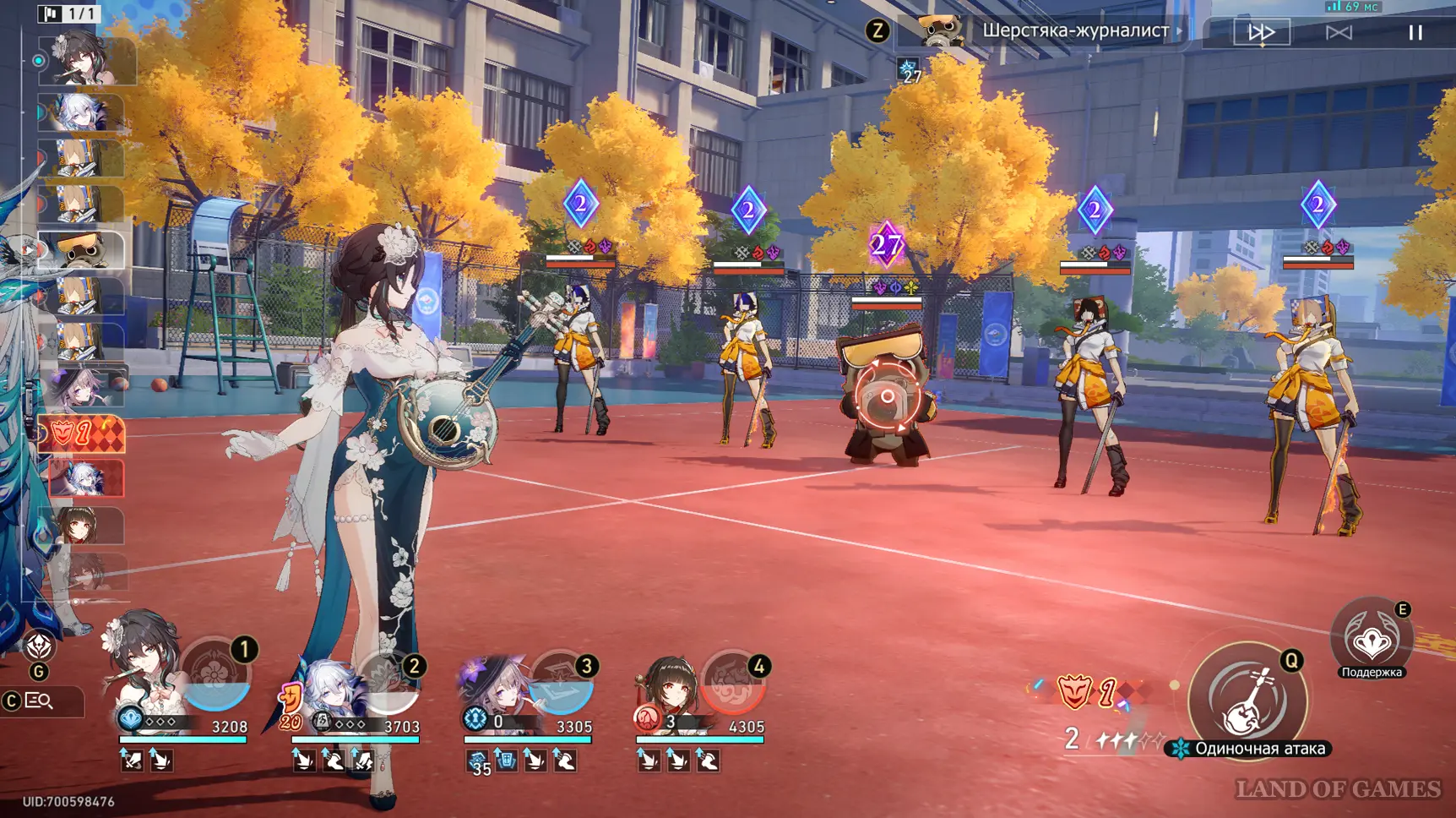Toggle the auto-battle button
Image resolution: width=1456 pixels, height=818 pixels.
pyautogui.click(x=1339, y=32)
